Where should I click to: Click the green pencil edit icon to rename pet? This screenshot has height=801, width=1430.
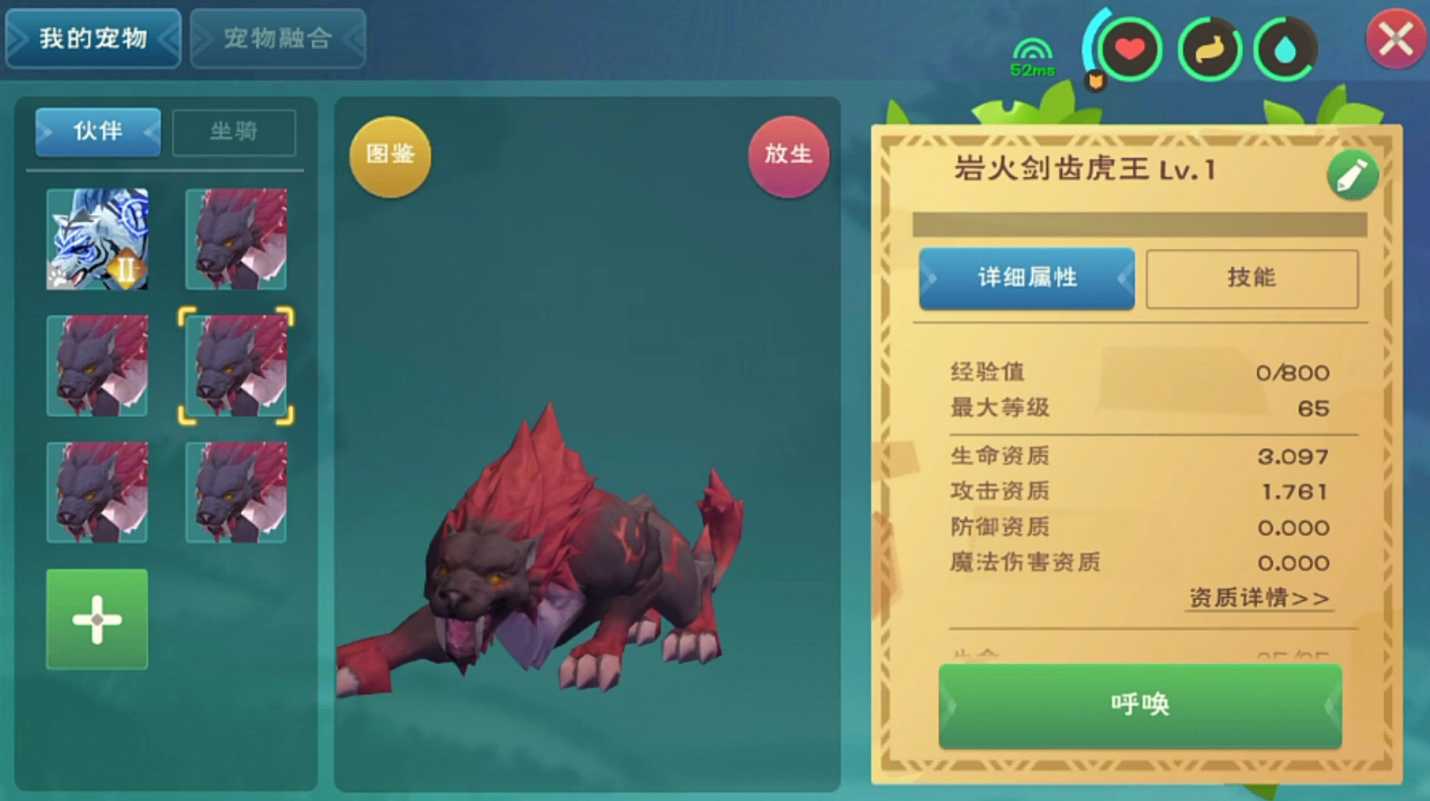1352,173
